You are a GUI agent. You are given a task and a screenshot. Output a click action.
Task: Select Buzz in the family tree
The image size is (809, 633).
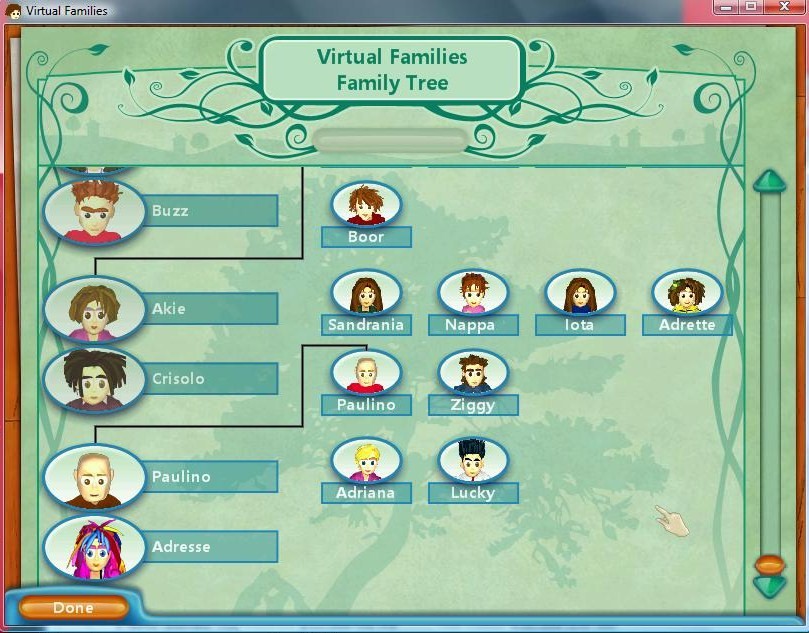pyautogui.click(x=94, y=210)
